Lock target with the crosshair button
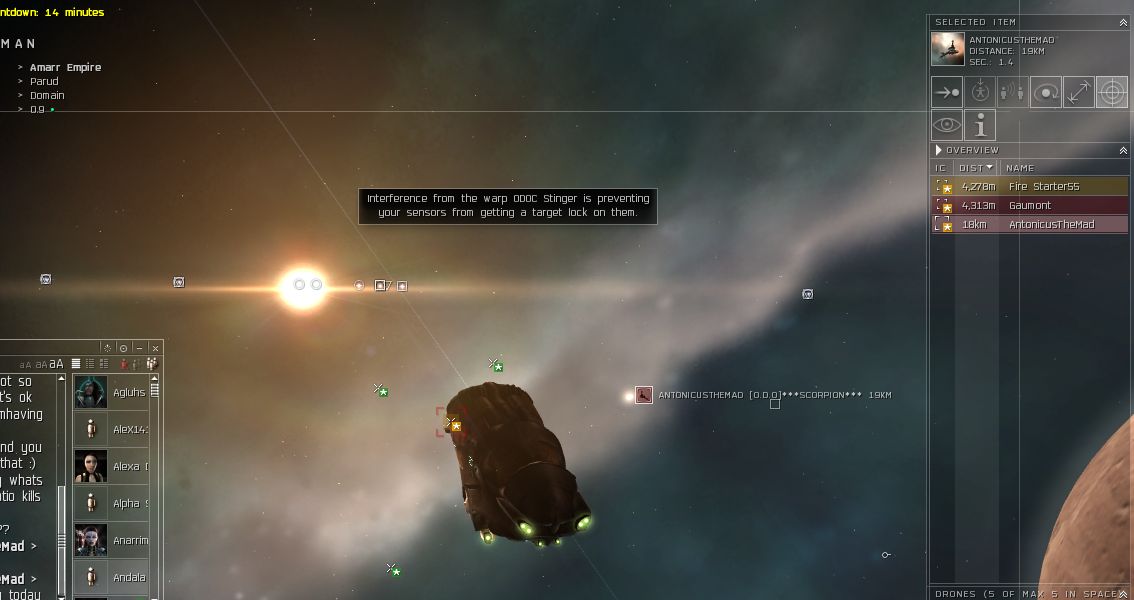The width and height of the screenshot is (1134, 600). click(x=1111, y=92)
